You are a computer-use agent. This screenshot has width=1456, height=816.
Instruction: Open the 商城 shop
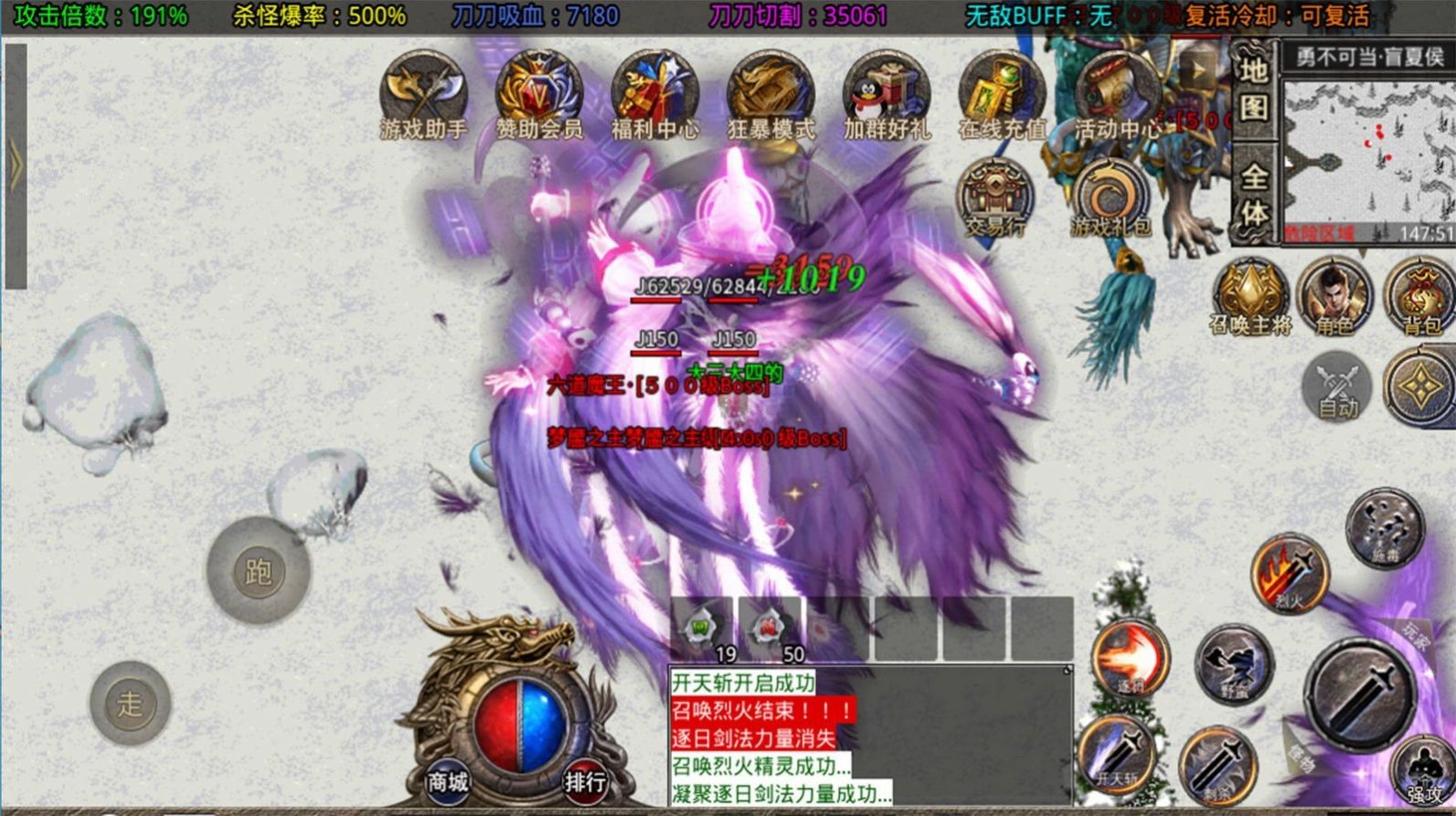tap(447, 781)
